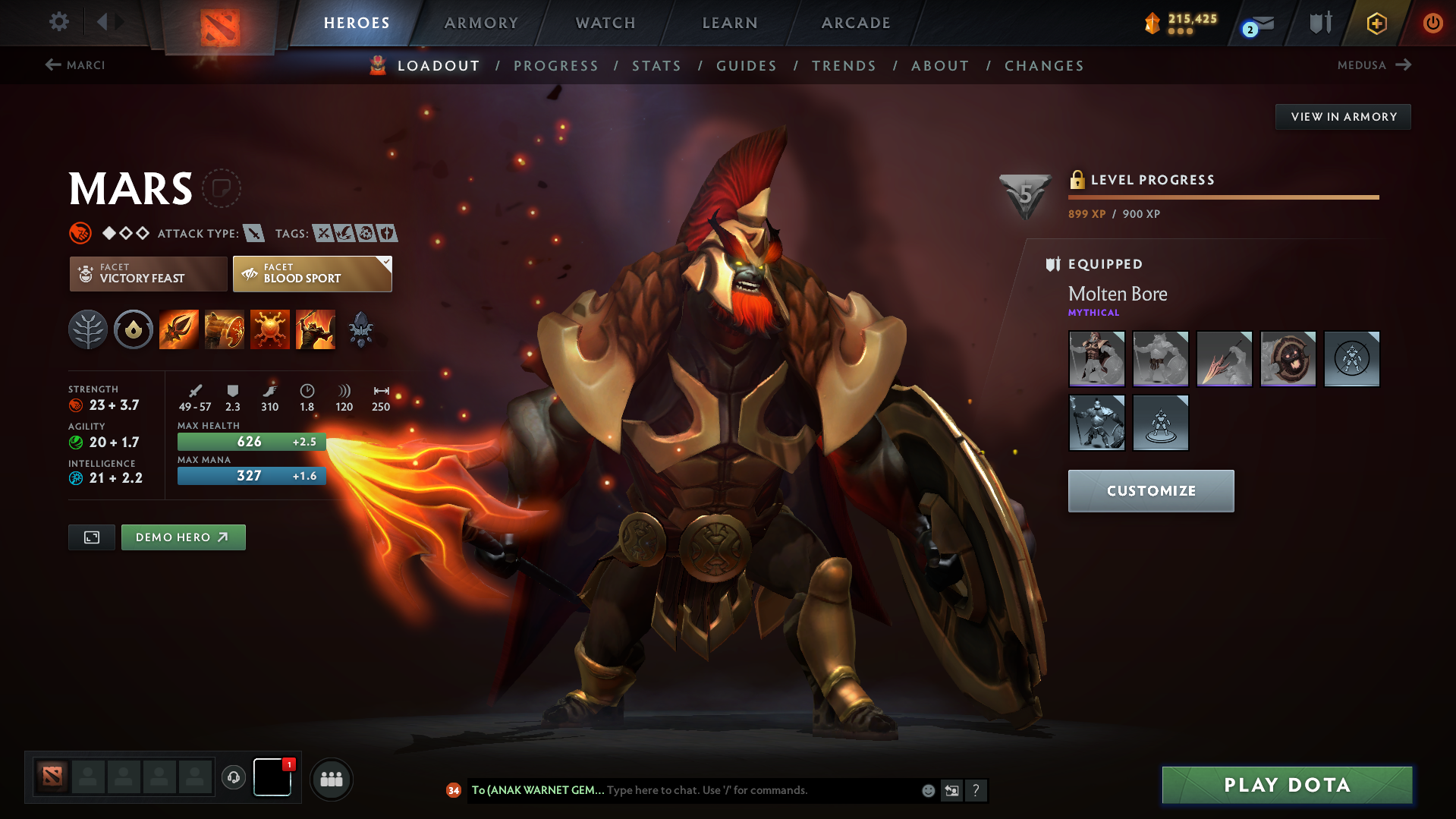Open Mars' talent tree icon
Image resolution: width=1456 pixels, height=819 pixels.
88,329
